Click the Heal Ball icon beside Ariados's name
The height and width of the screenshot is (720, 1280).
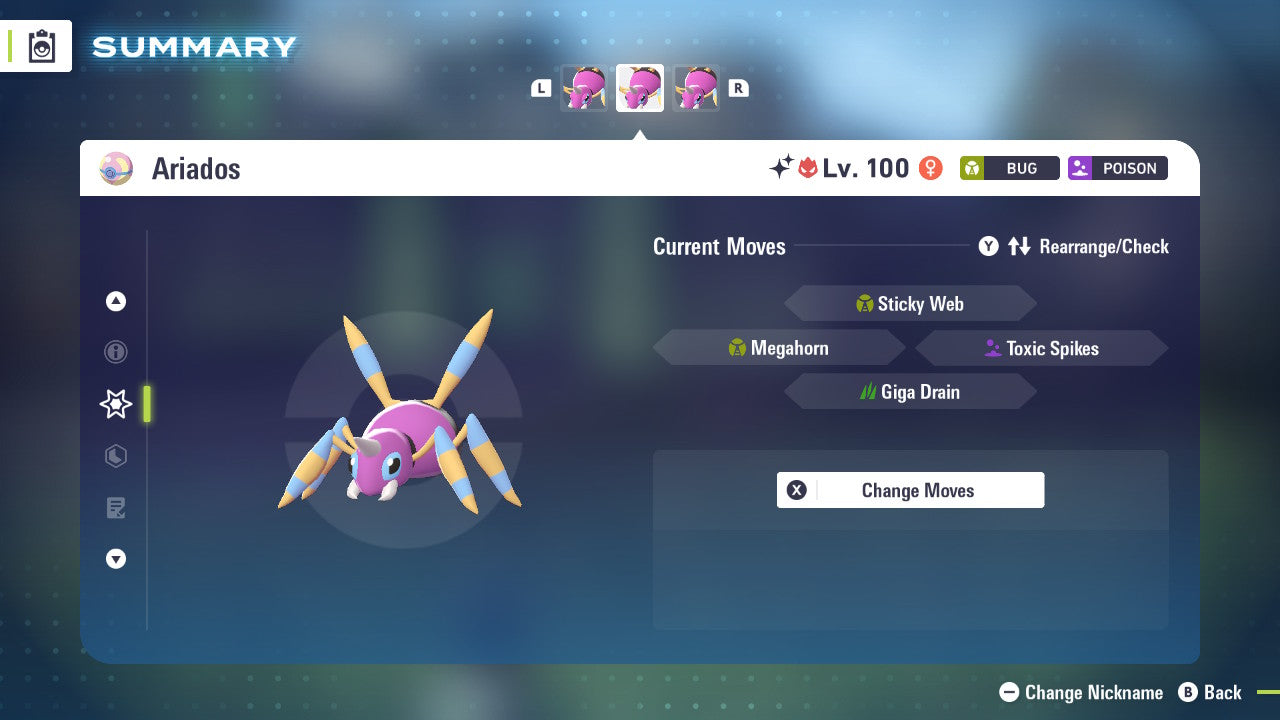click(x=115, y=168)
